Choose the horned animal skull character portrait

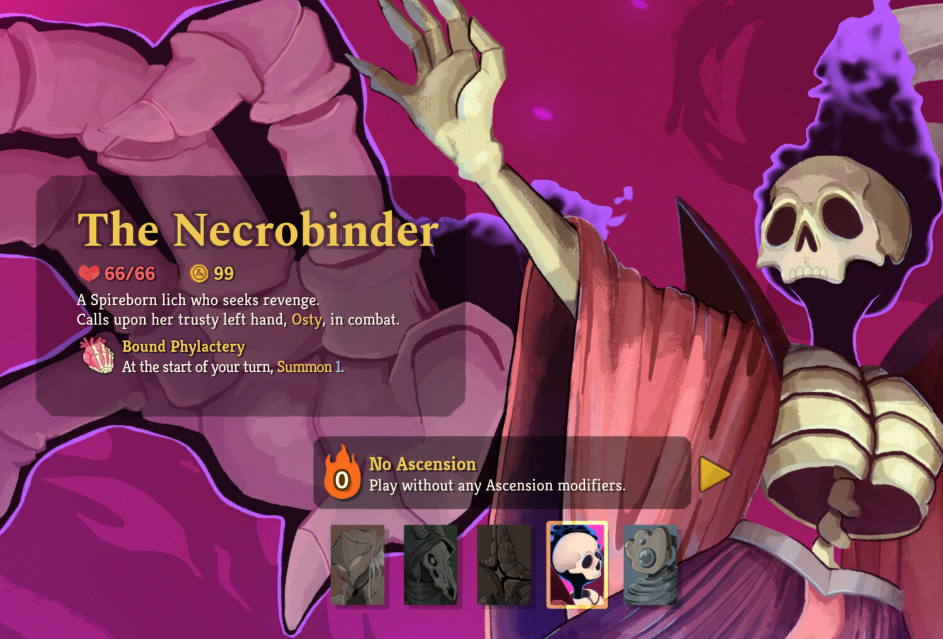(430, 565)
